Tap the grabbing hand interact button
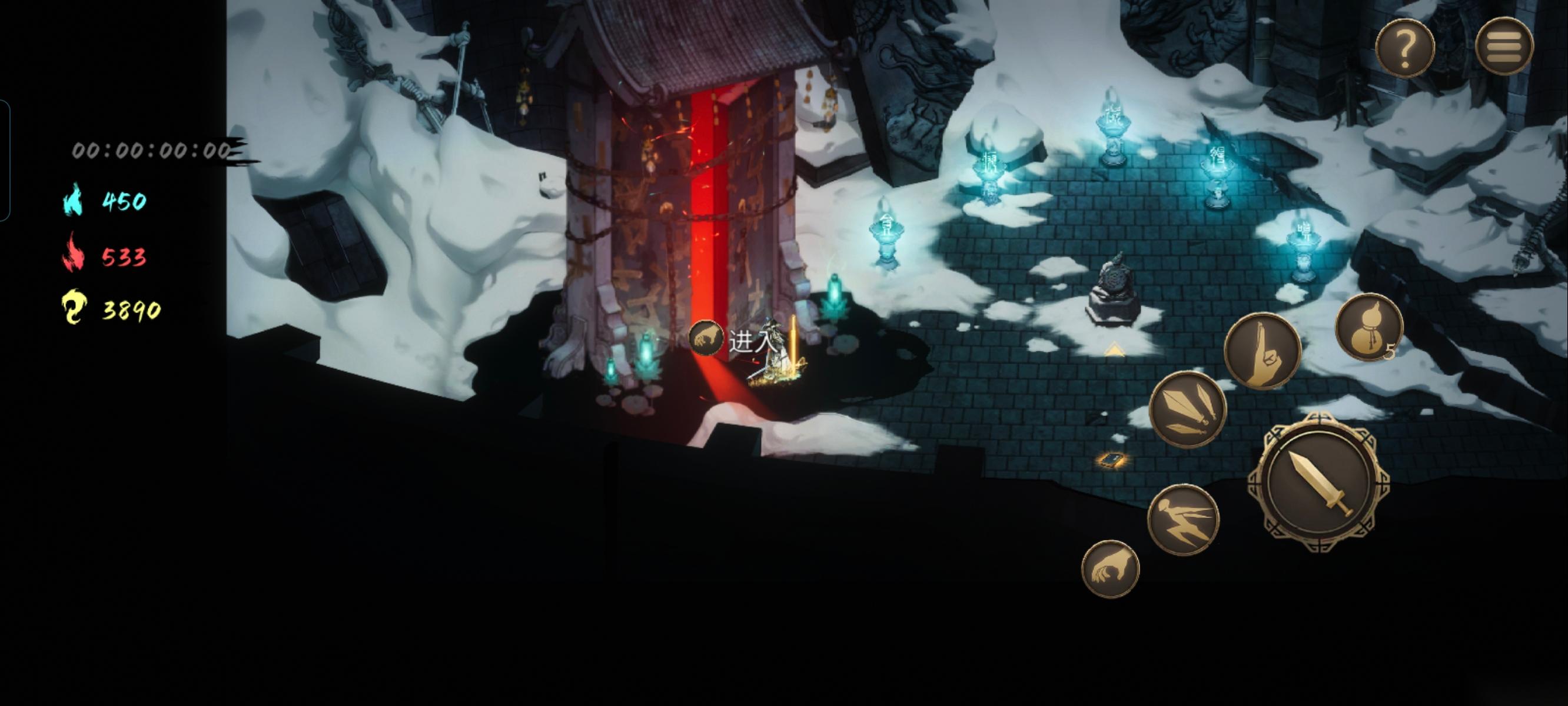The image size is (1568, 706). click(1109, 569)
